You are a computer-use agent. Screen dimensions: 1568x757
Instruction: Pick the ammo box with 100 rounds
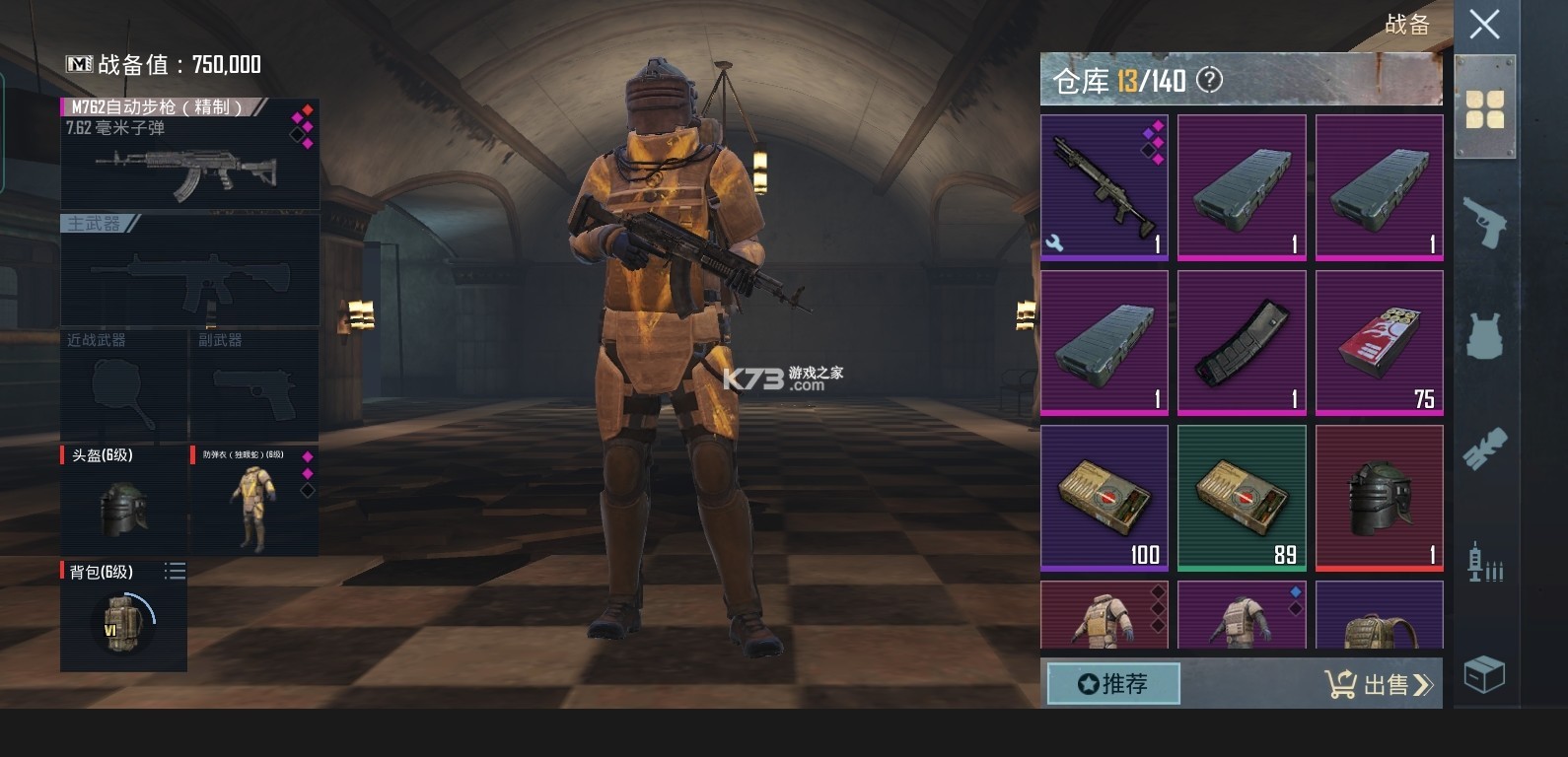(x=1105, y=497)
